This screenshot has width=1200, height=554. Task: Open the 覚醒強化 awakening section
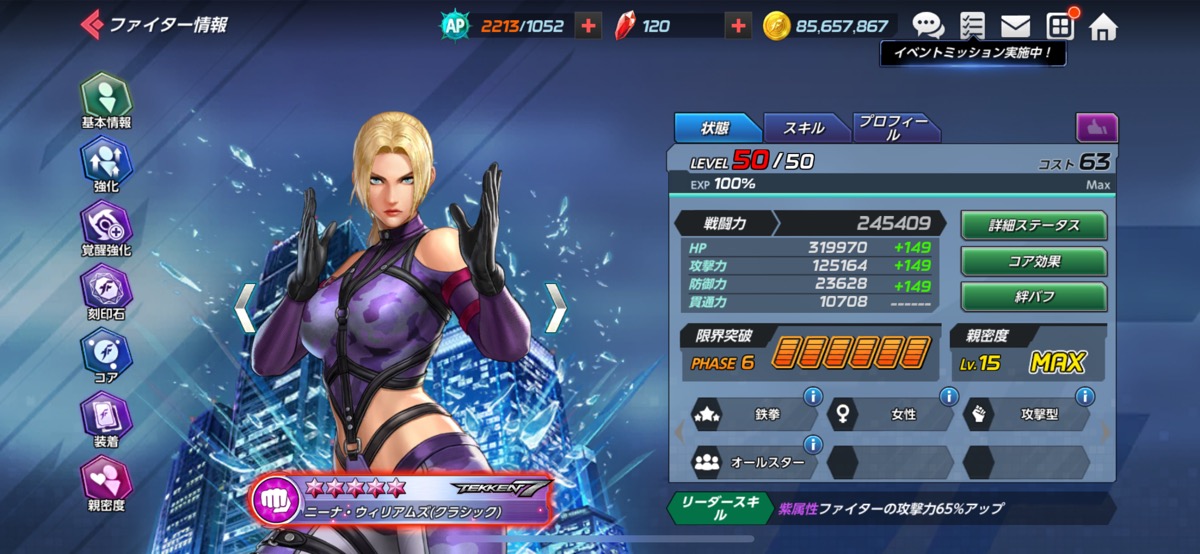click(106, 229)
